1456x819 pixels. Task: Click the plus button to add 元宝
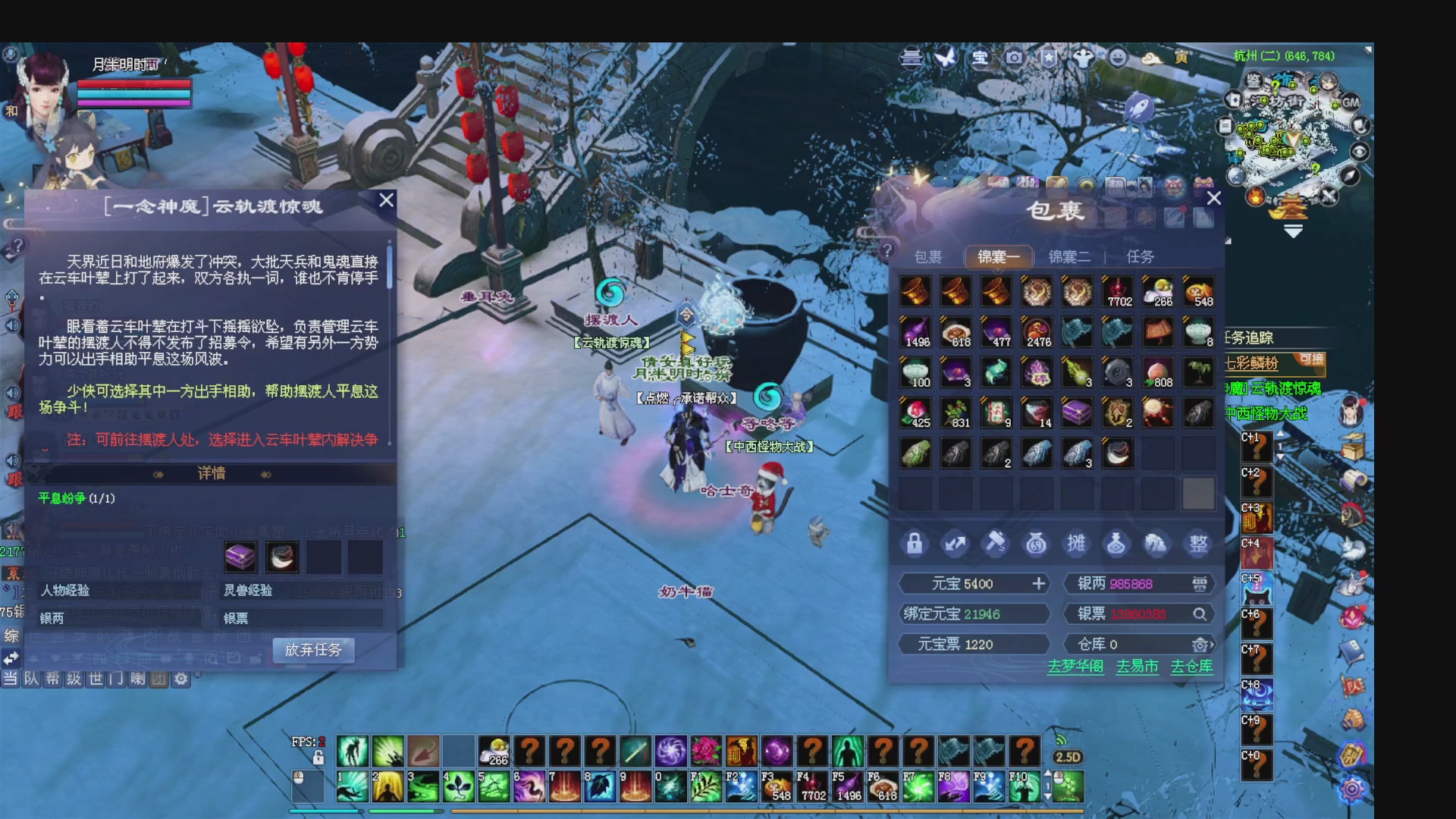coord(1039,583)
